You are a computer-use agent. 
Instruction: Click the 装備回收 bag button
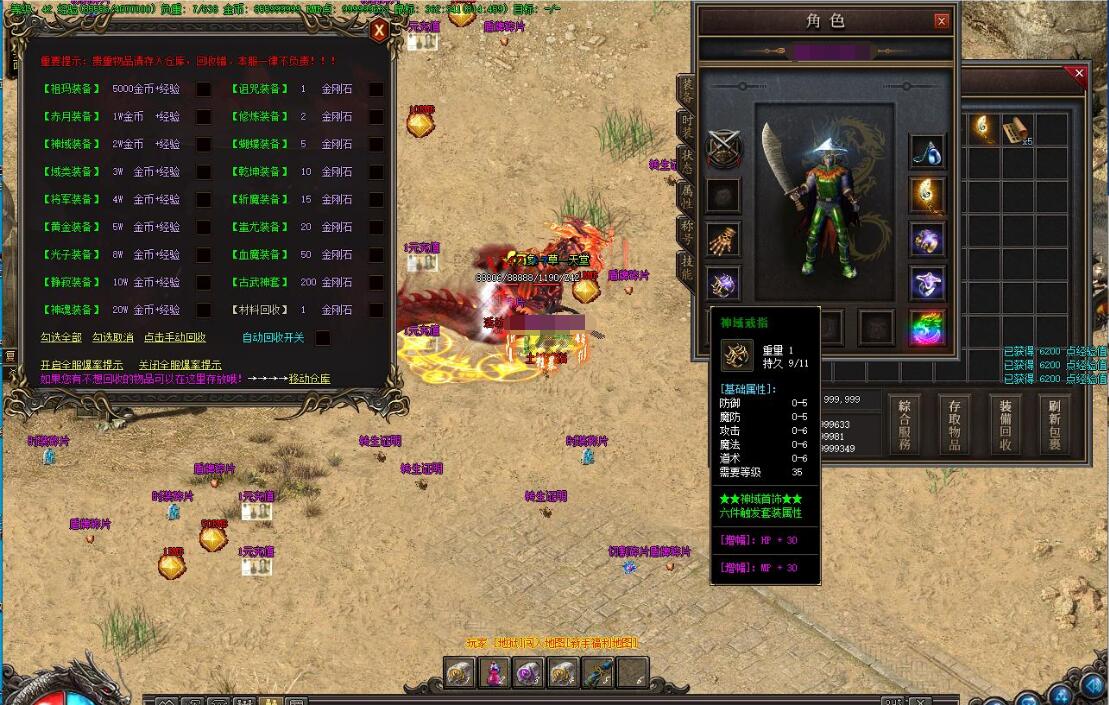tap(1005, 425)
